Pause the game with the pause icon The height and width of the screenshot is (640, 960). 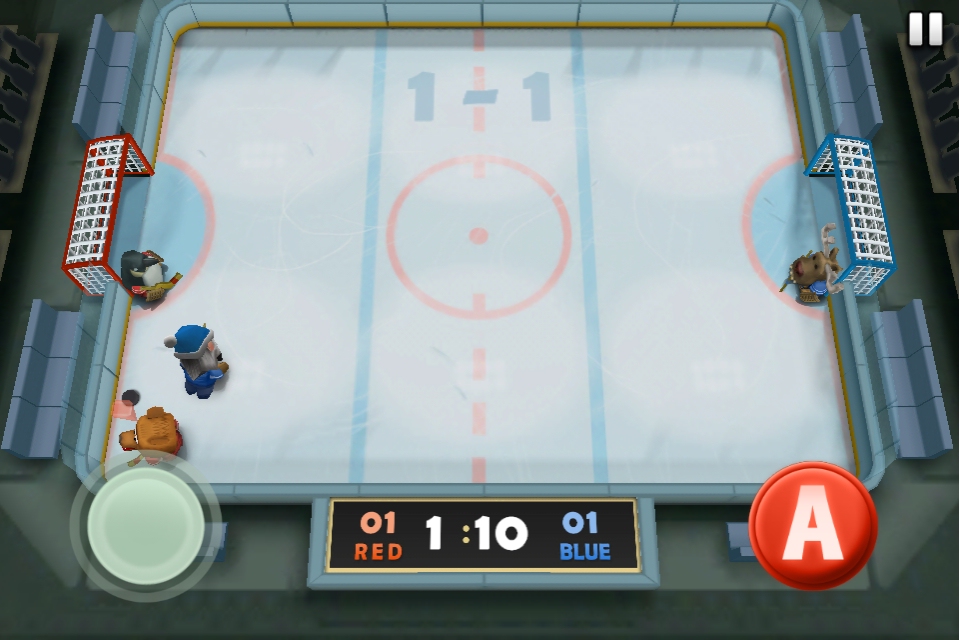point(925,29)
